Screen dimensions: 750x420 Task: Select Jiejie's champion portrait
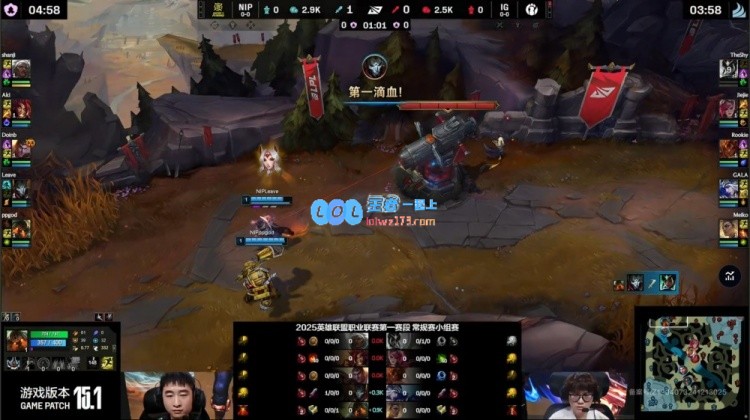coord(729,109)
